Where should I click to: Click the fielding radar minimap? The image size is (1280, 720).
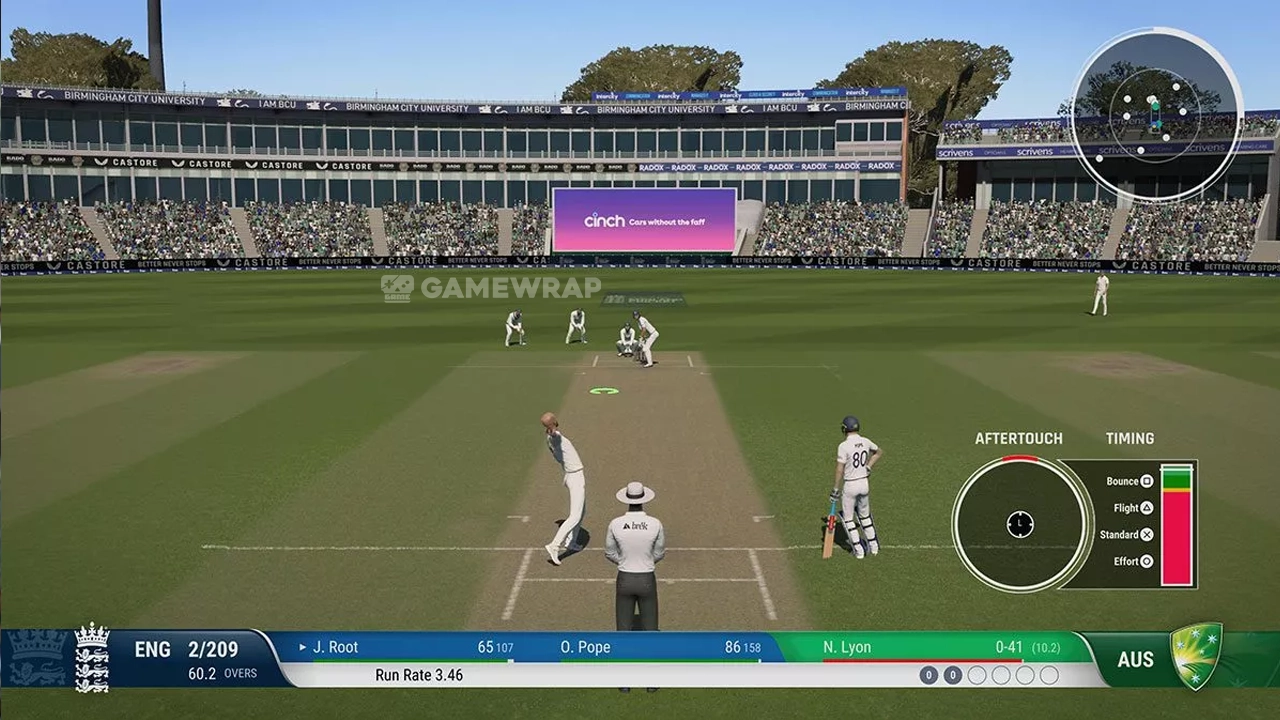pyautogui.click(x=1156, y=114)
